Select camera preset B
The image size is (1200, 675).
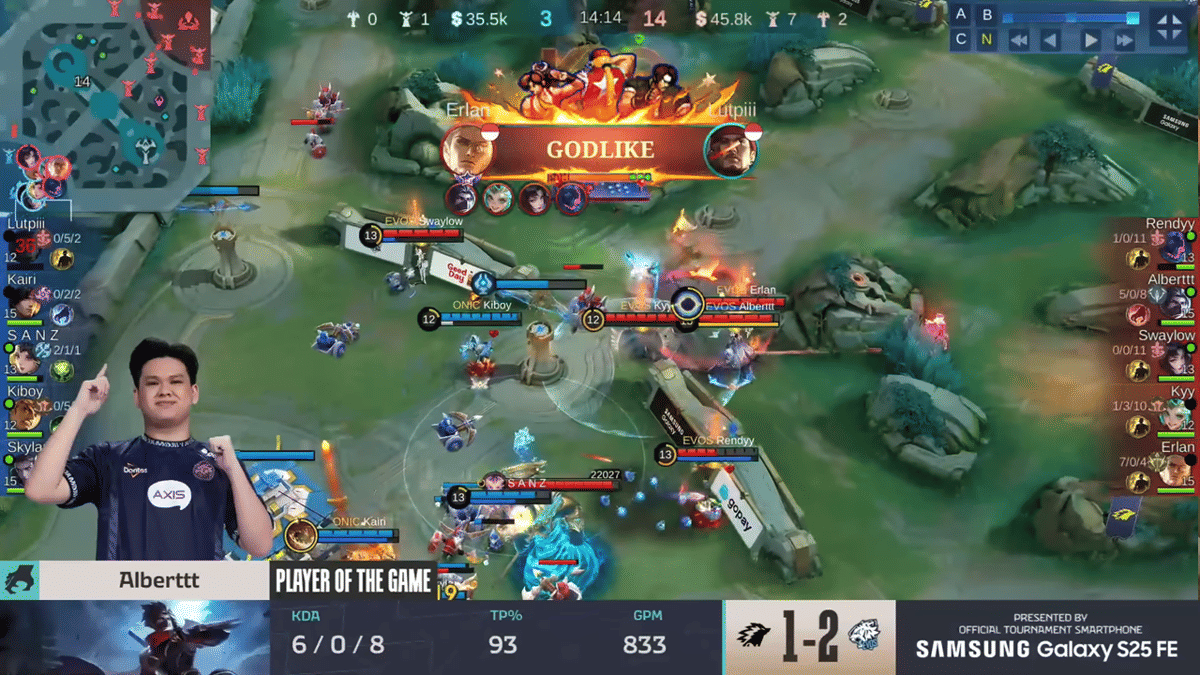click(x=987, y=15)
